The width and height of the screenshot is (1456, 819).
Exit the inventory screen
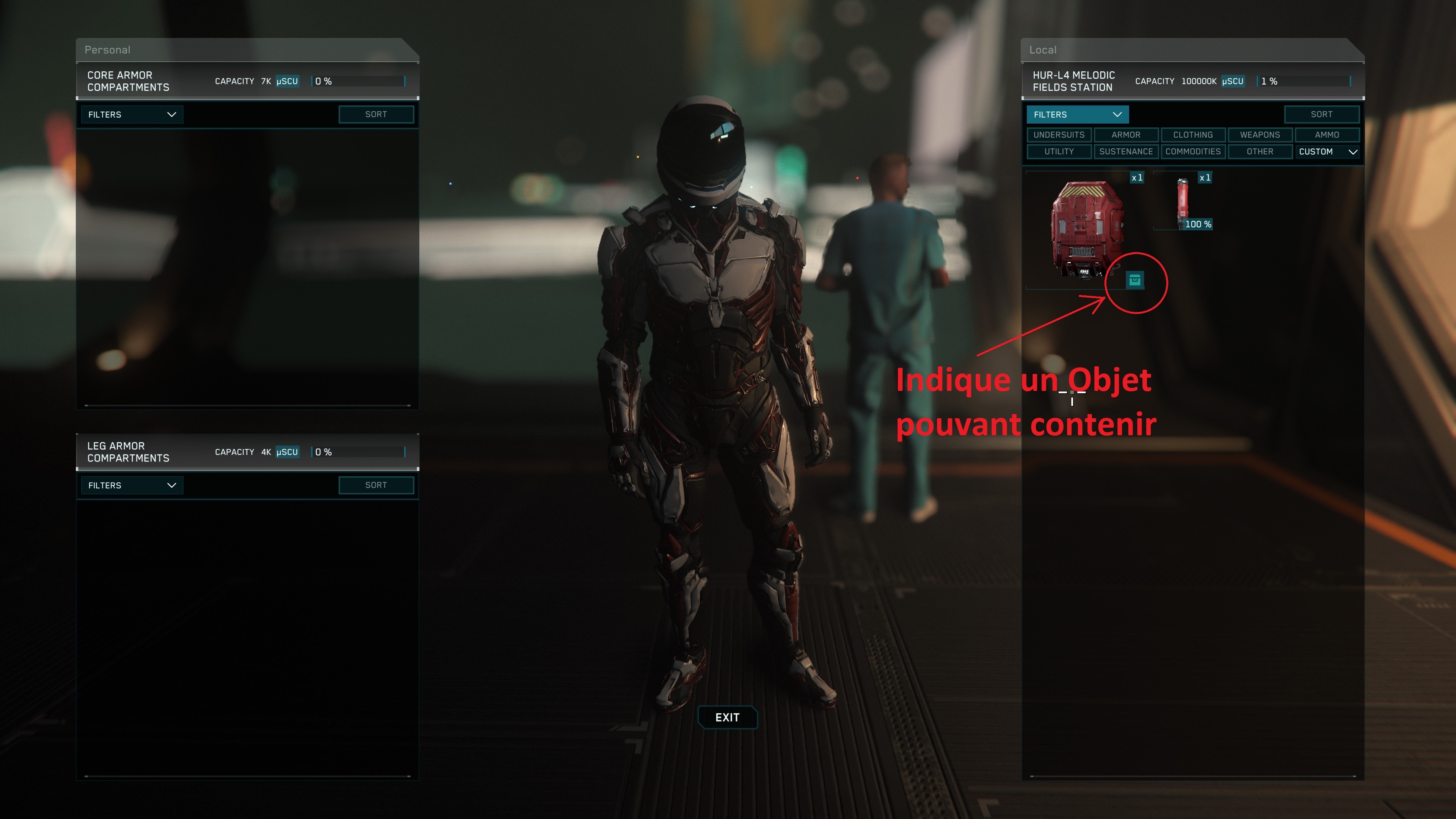coord(727,717)
